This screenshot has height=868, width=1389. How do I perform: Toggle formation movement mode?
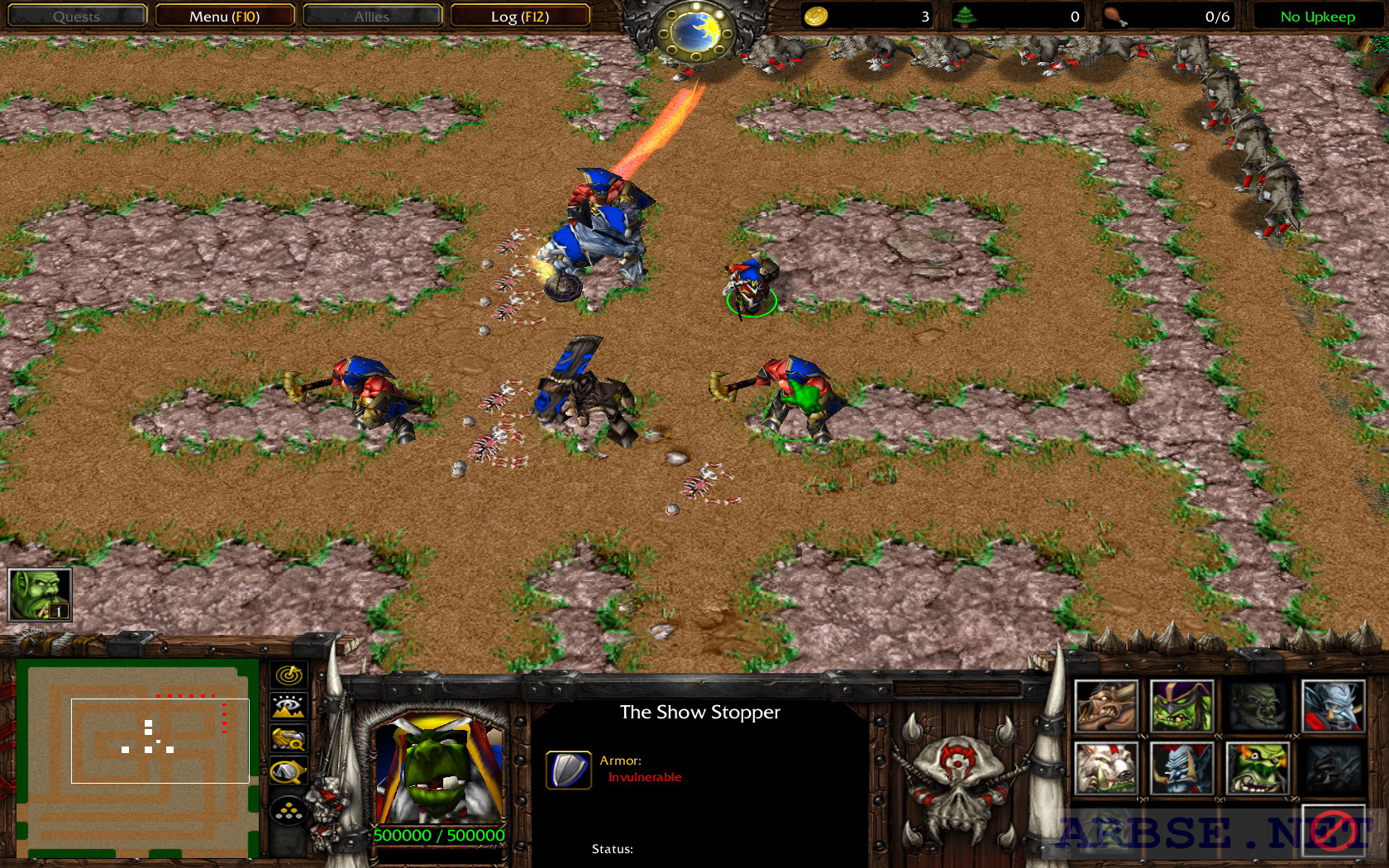[x=287, y=810]
